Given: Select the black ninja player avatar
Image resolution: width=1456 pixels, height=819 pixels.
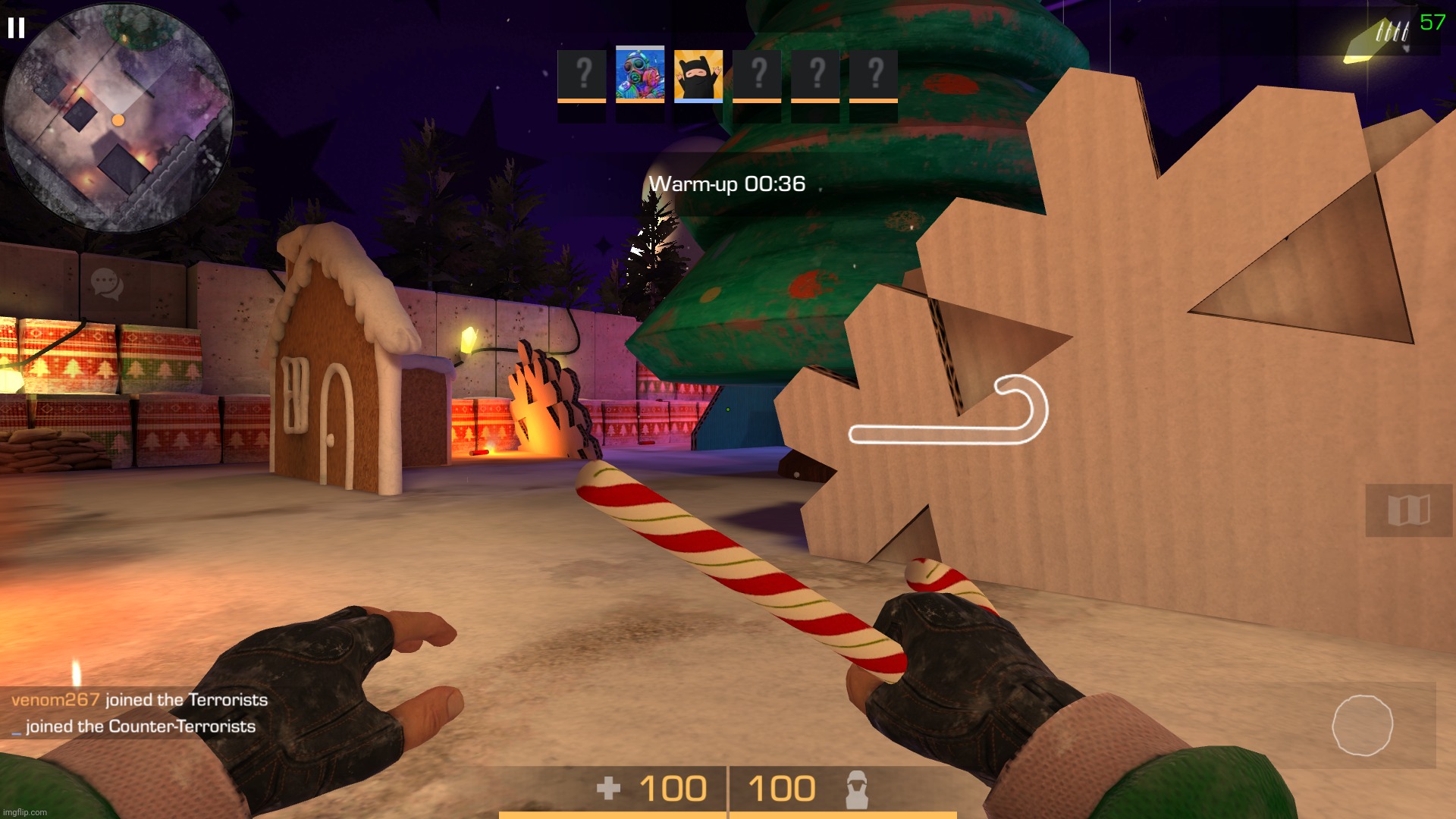Looking at the screenshot, I should [x=698, y=75].
